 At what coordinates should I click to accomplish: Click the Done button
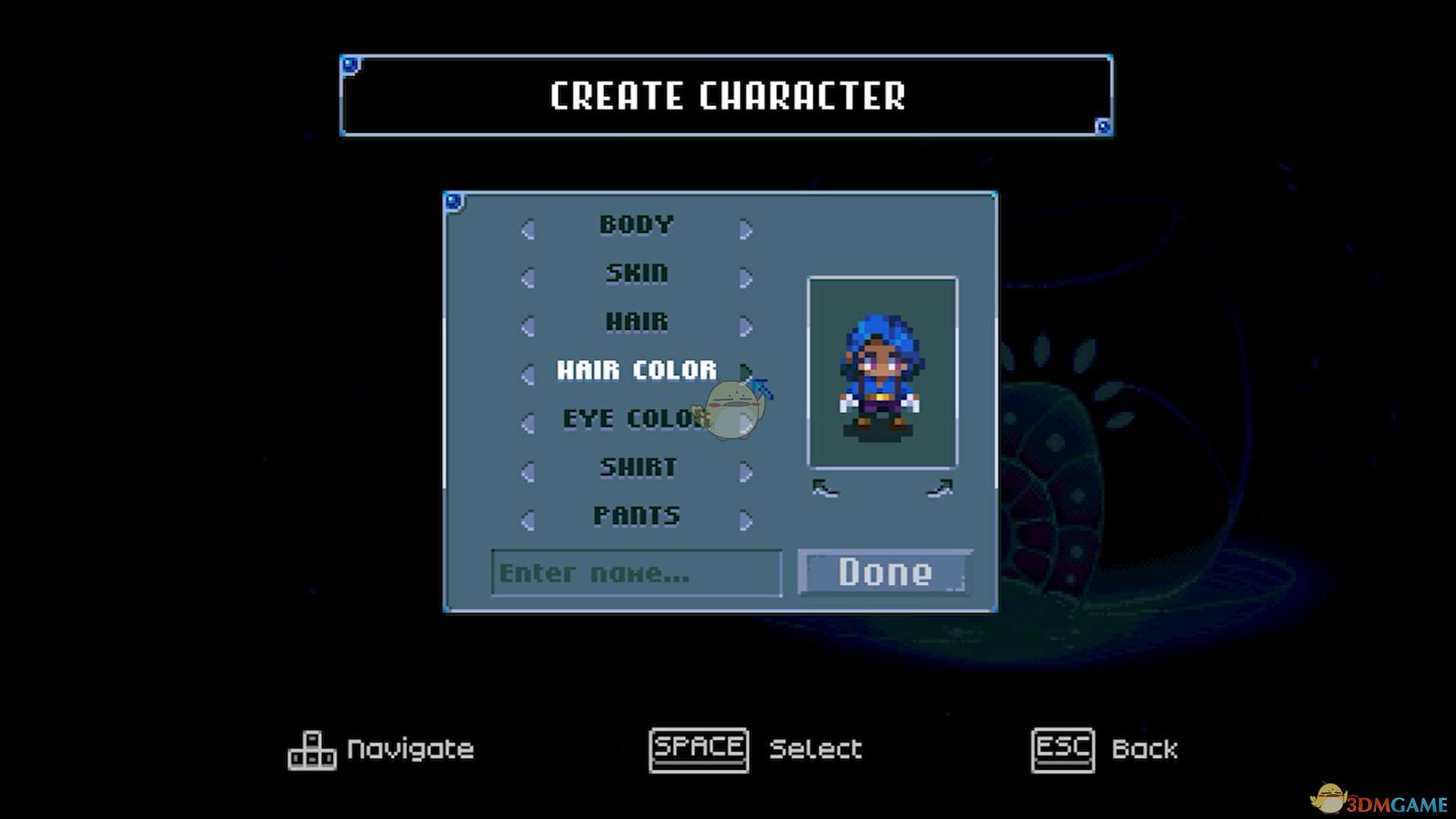point(885,573)
